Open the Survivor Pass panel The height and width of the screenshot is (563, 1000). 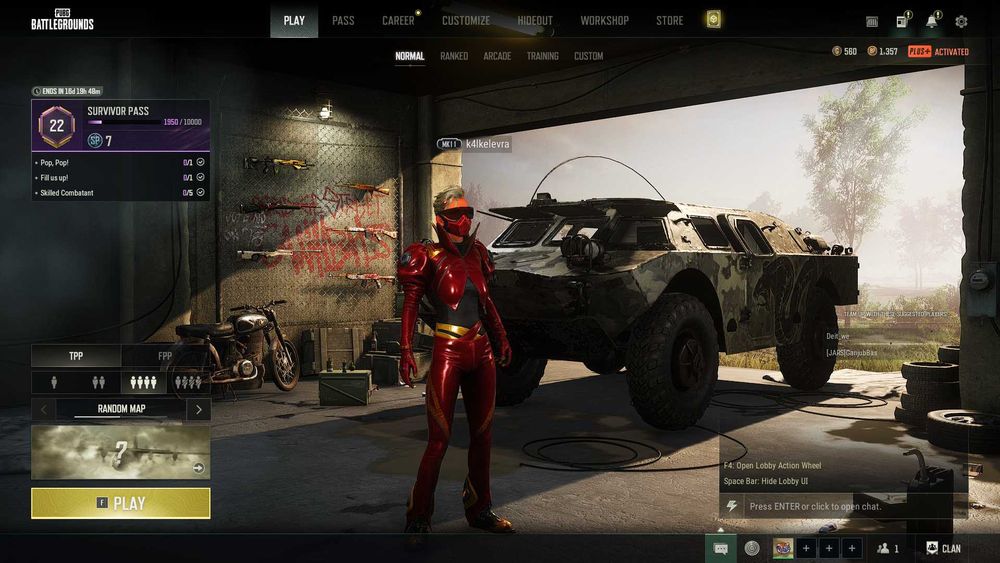coord(120,124)
